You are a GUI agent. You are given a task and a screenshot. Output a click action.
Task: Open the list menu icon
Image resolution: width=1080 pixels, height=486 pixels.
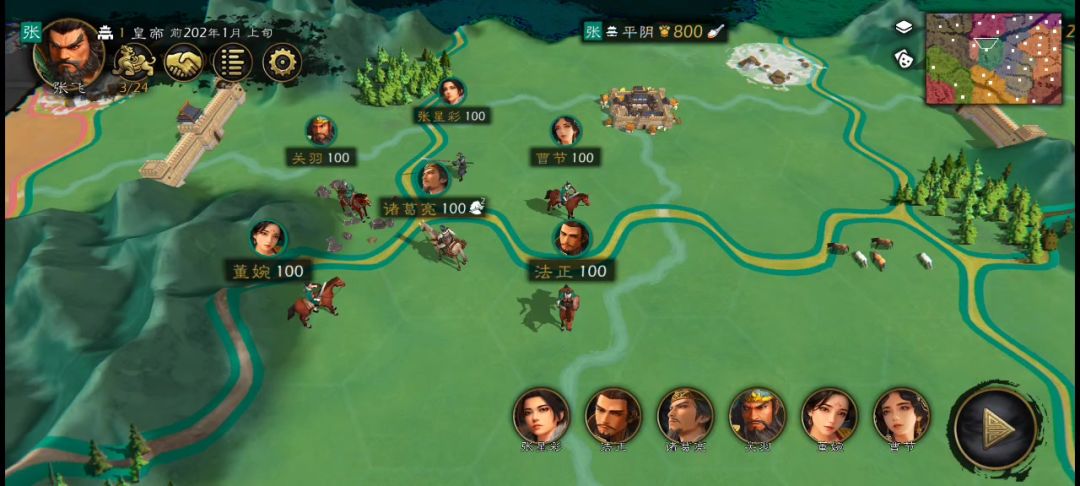[x=233, y=63]
